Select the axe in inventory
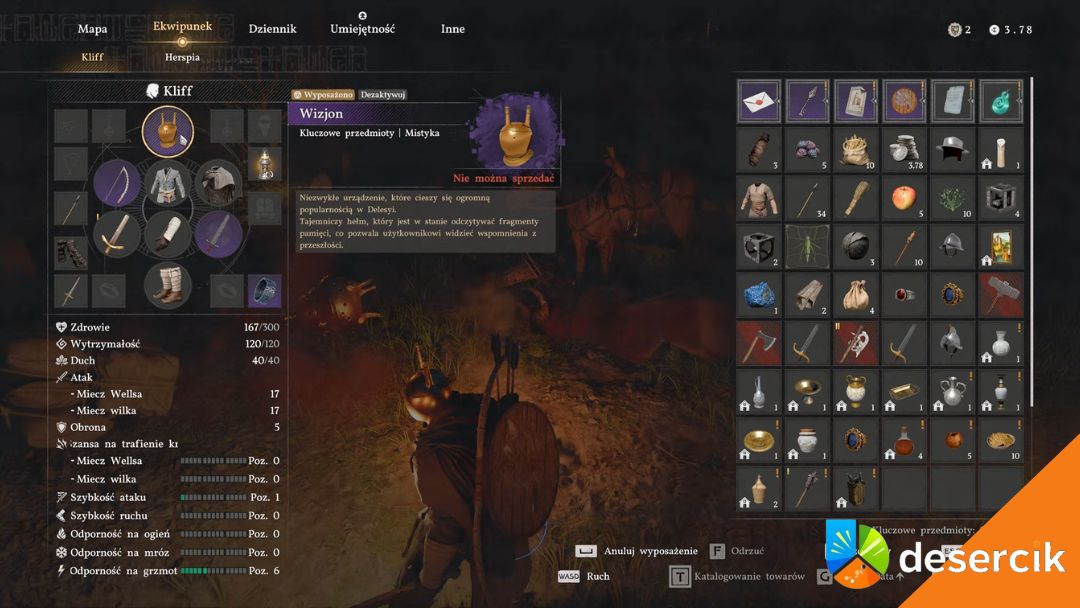The image size is (1080, 608). pyautogui.click(x=759, y=342)
